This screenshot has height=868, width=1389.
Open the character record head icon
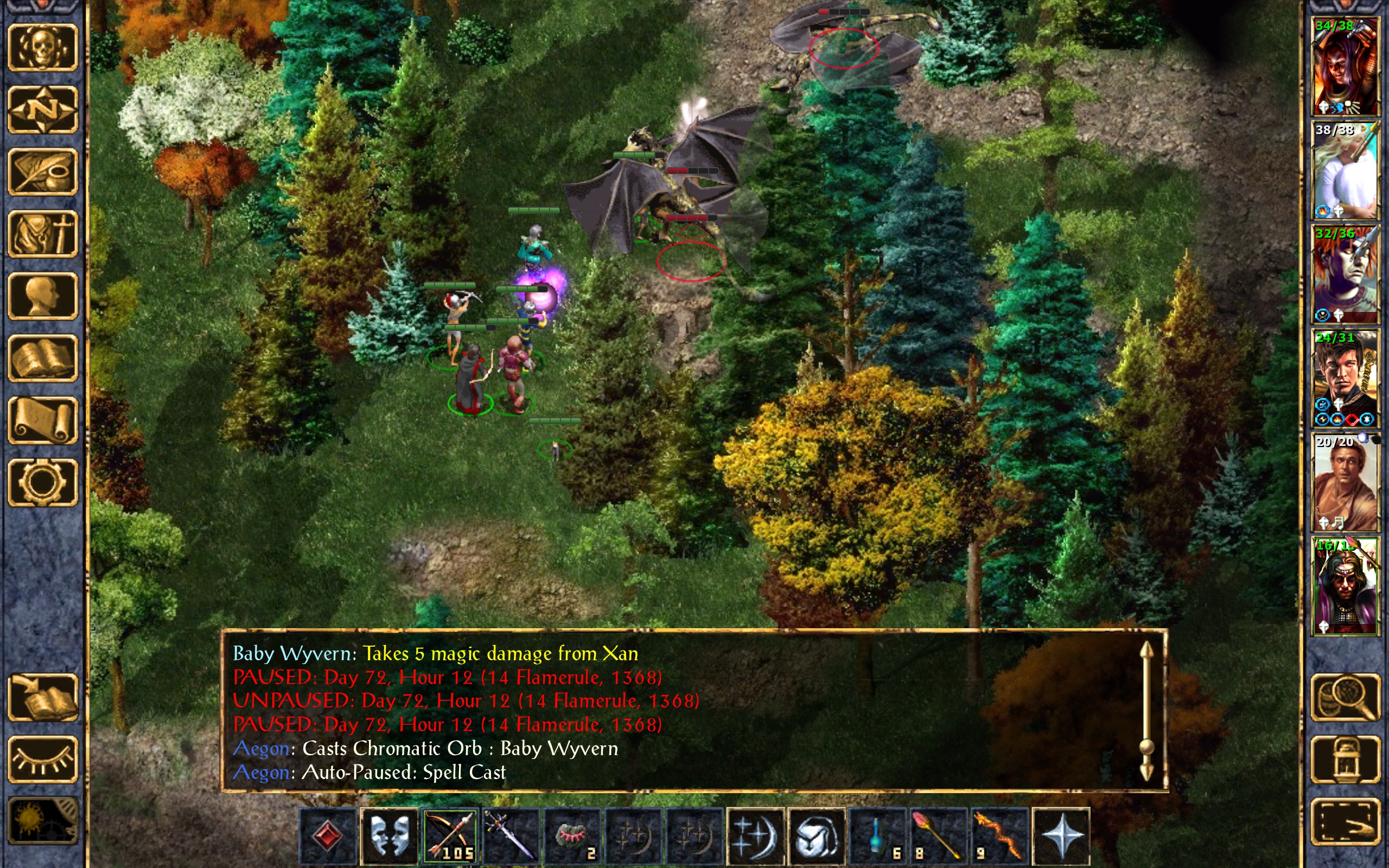click(x=42, y=296)
